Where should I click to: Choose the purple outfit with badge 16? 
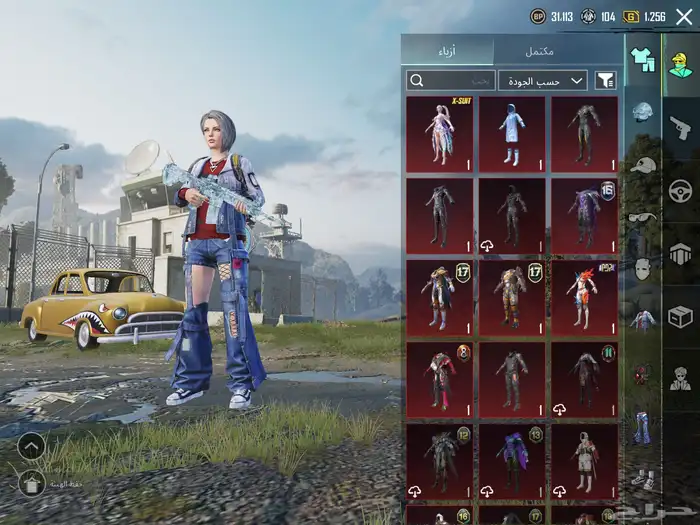pyautogui.click(x=585, y=215)
